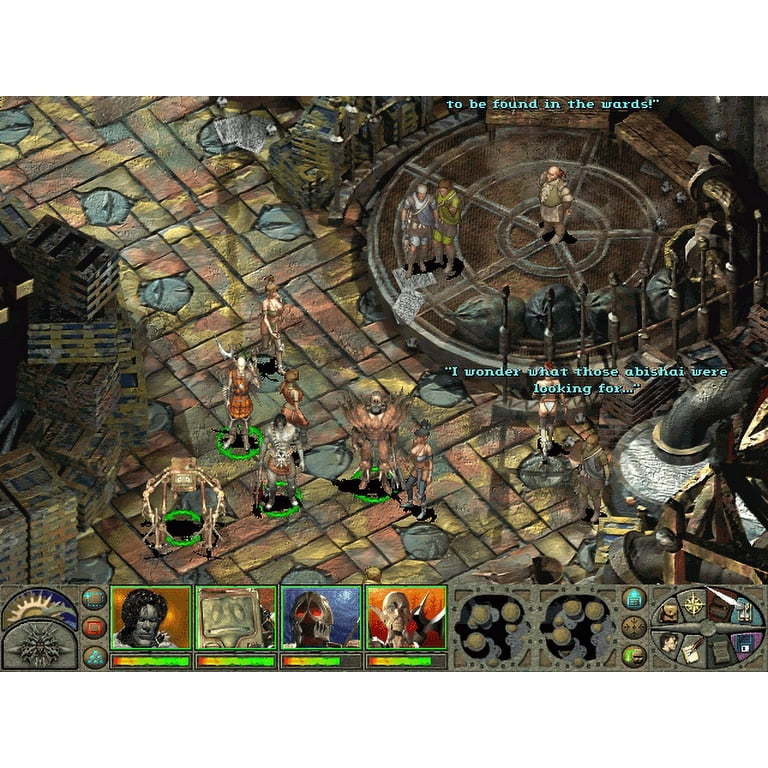Select Nordom's square-faced portrait
Image resolution: width=768 pixels, height=768 pixels.
click(x=235, y=618)
